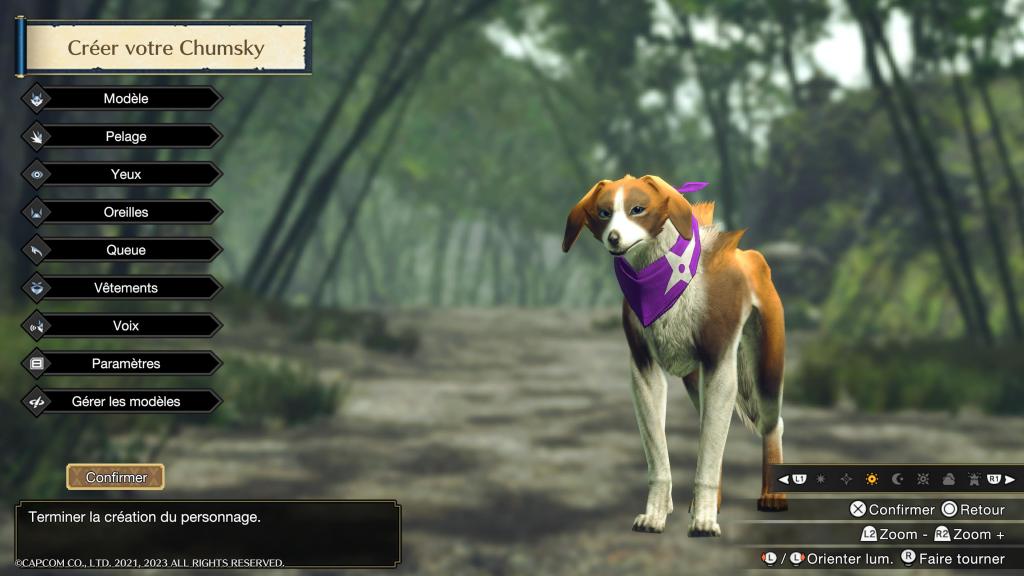Select the crescent moon lighting icon
This screenshot has height=576, width=1024.
[x=897, y=480]
